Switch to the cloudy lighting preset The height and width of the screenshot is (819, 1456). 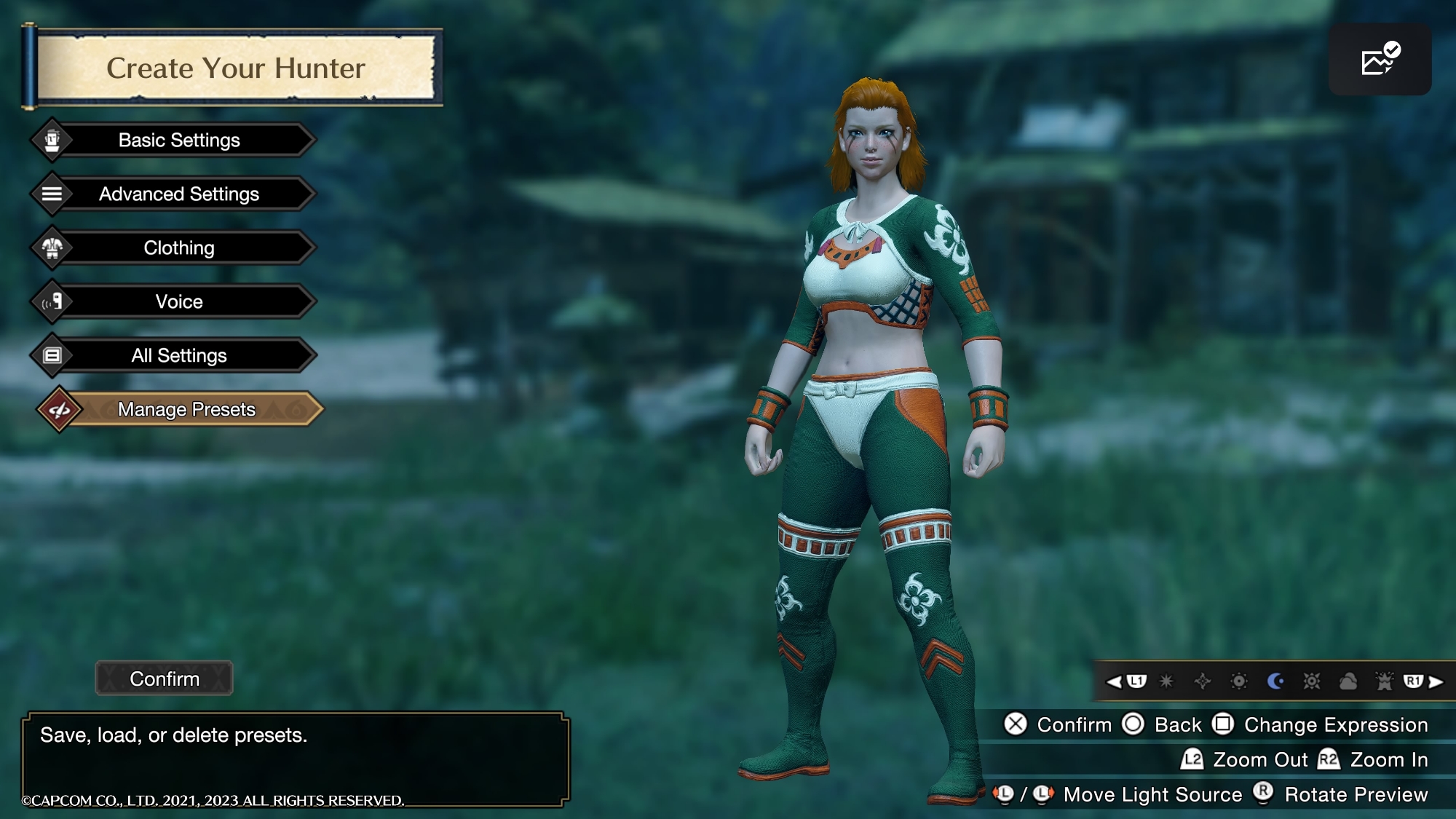1348,681
